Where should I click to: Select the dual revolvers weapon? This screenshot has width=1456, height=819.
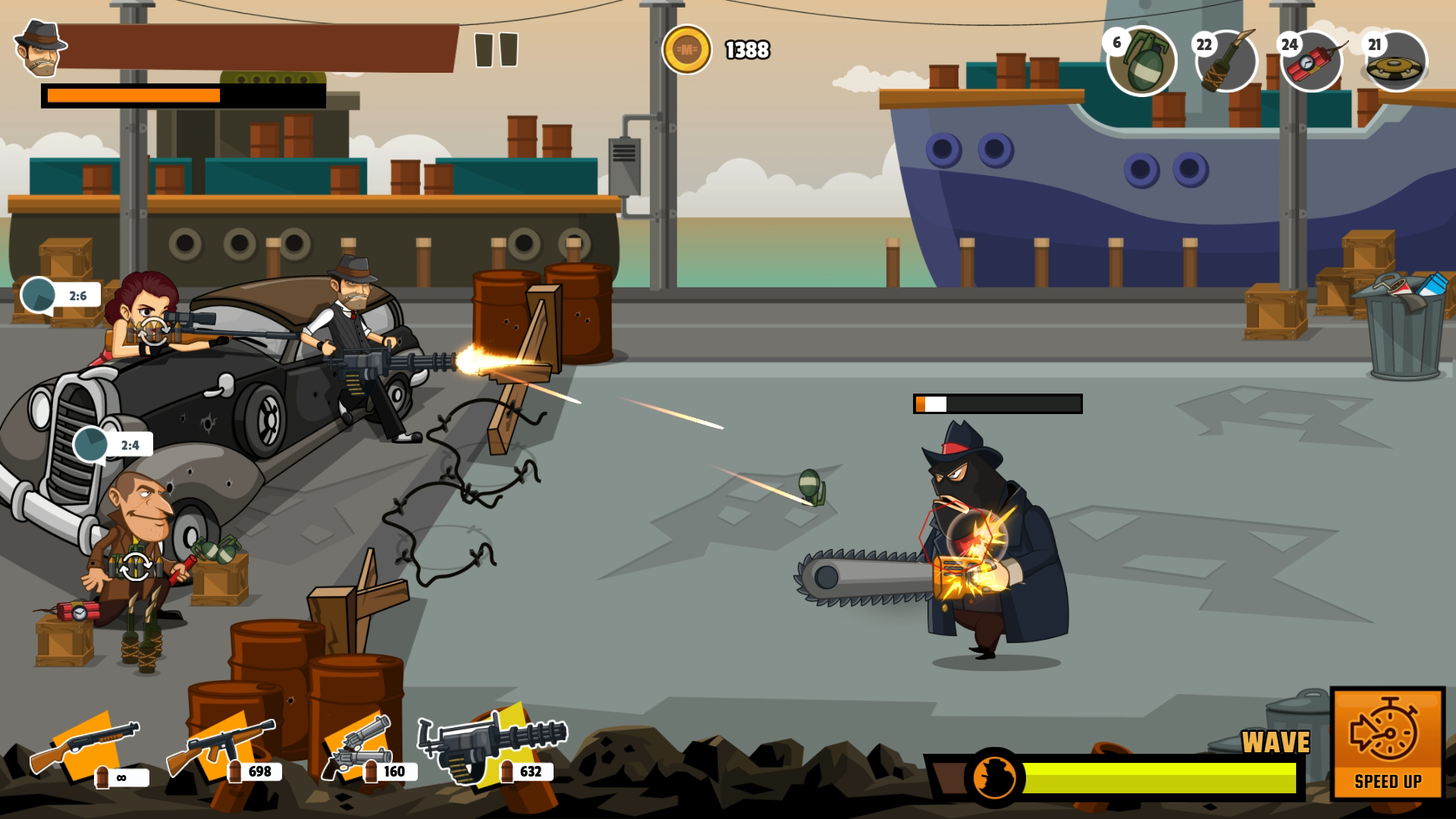(355, 748)
